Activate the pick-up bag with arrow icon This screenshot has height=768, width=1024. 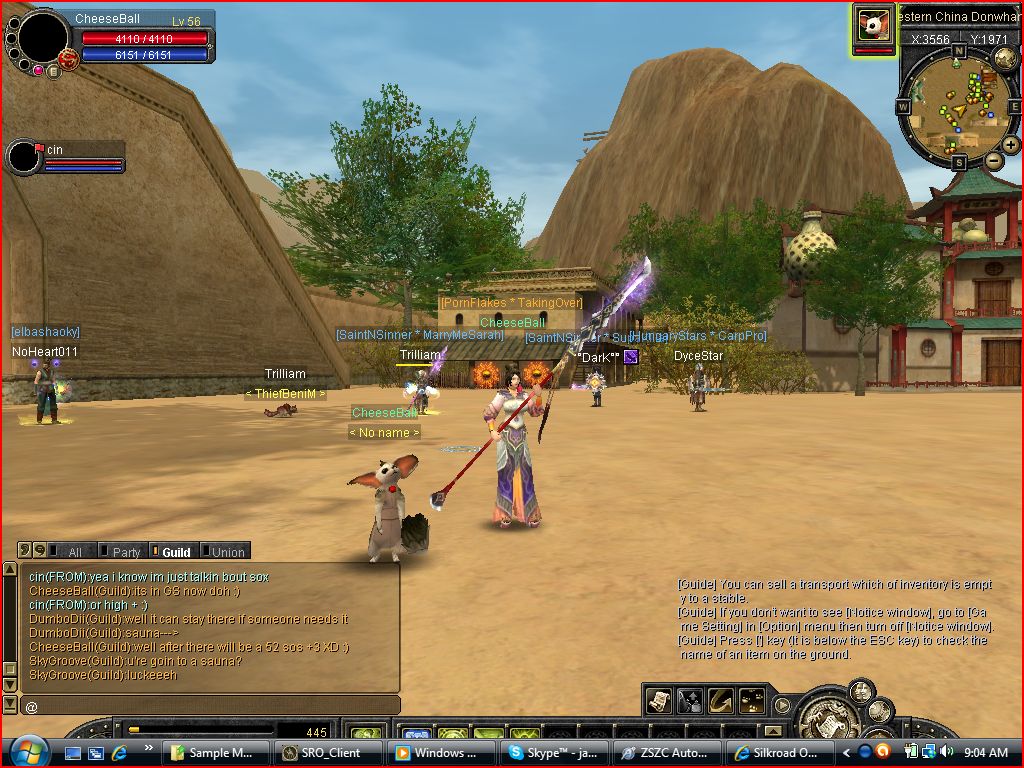click(690, 701)
